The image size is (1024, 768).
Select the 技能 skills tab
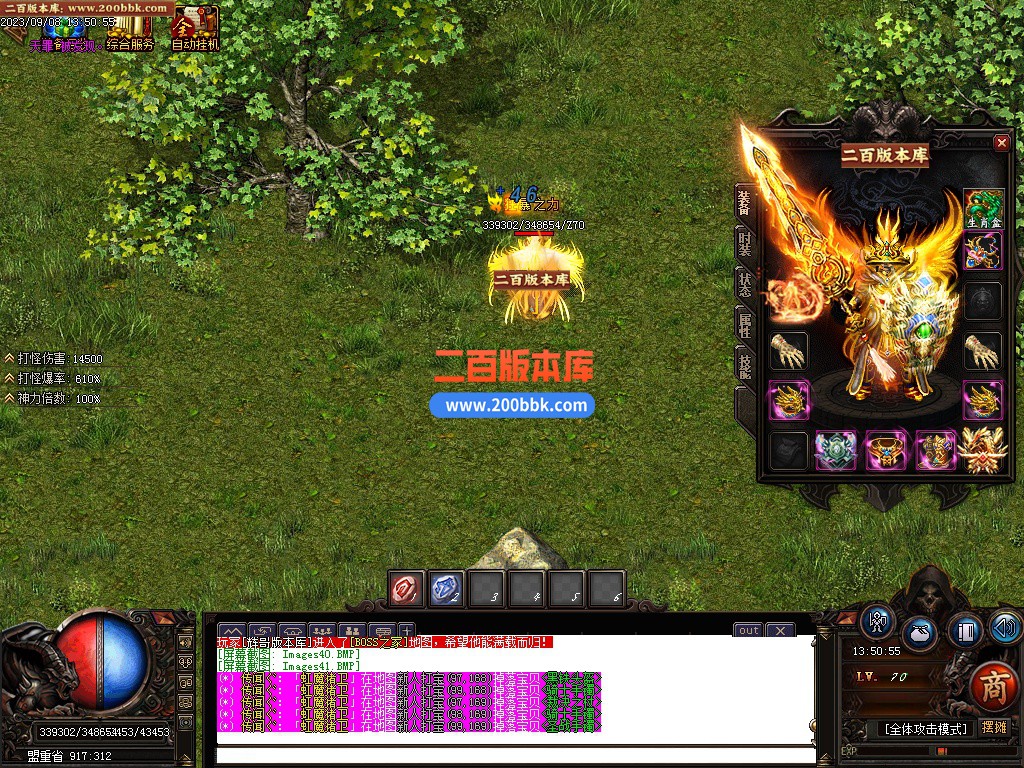[745, 365]
